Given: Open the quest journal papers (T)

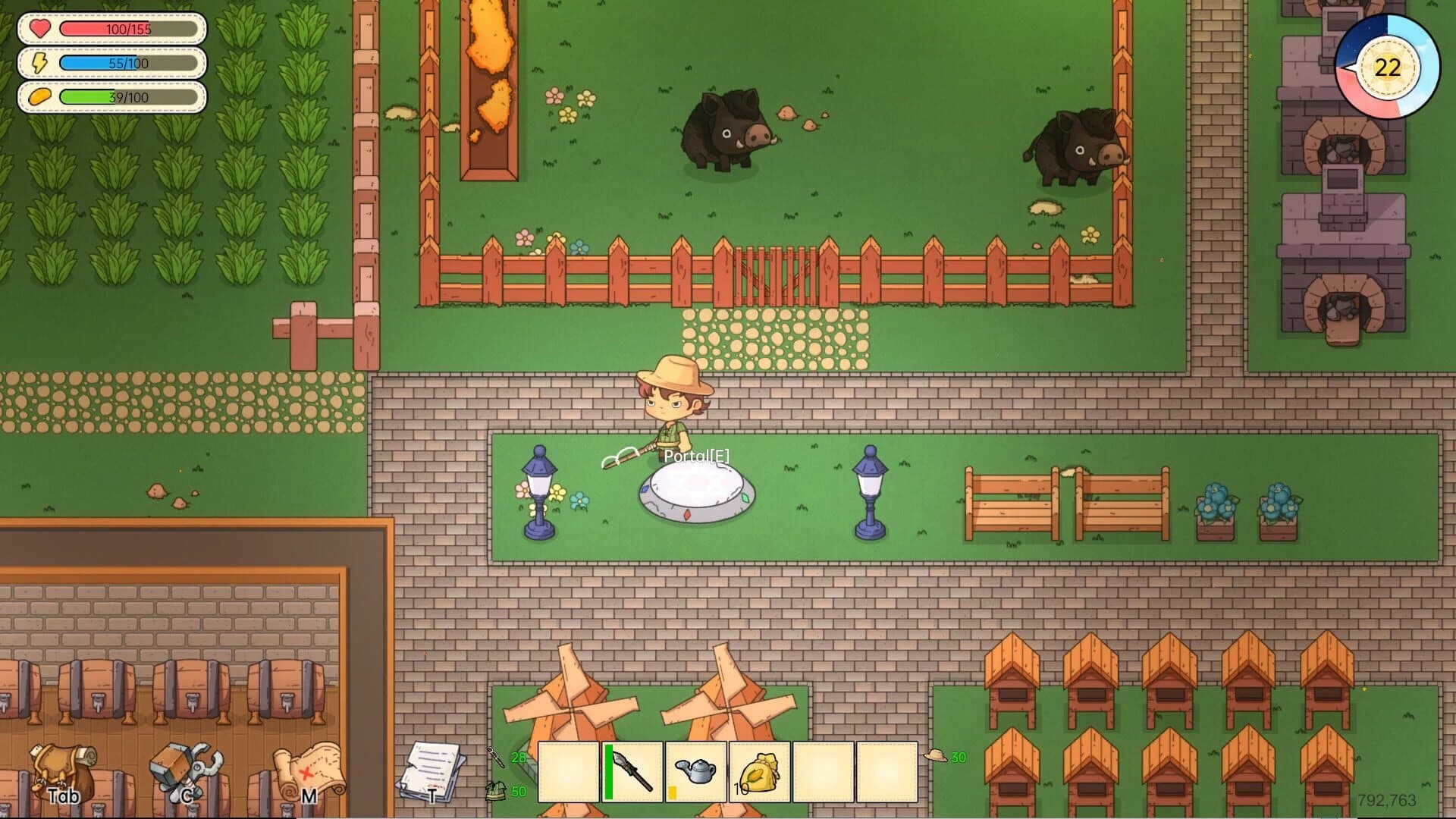Looking at the screenshot, I should tap(432, 770).
